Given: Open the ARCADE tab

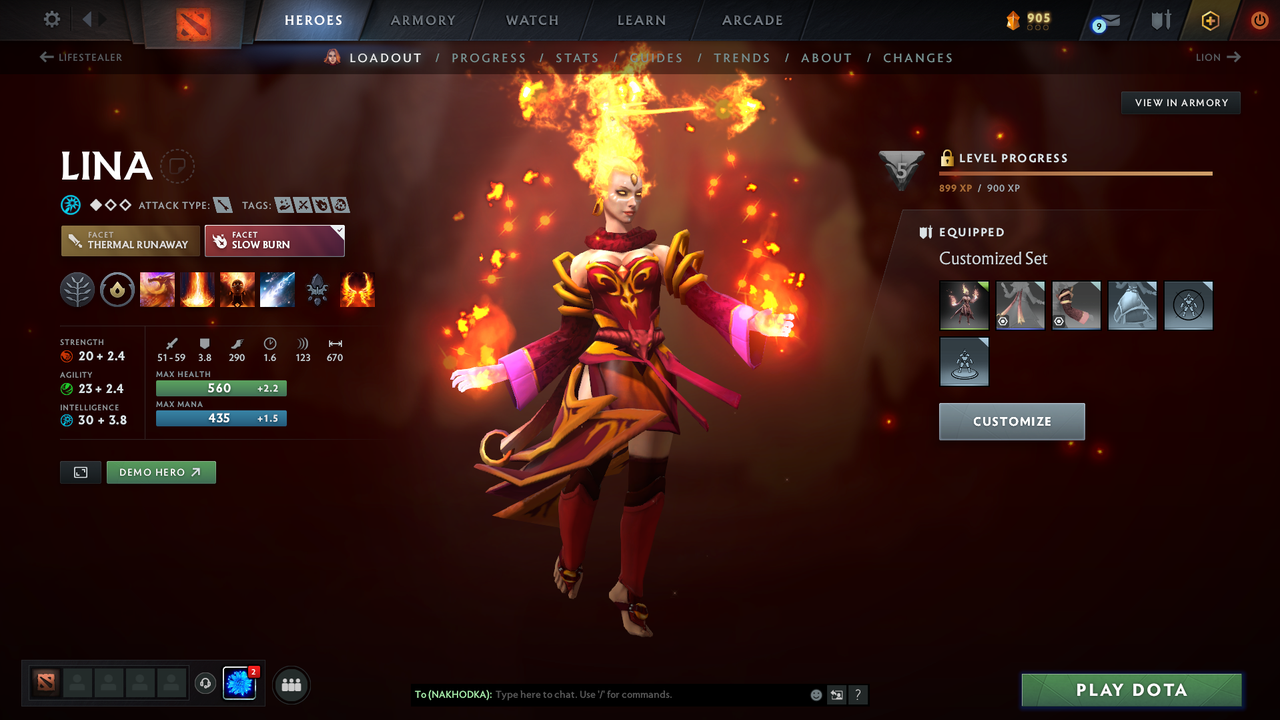Looking at the screenshot, I should pyautogui.click(x=751, y=20).
